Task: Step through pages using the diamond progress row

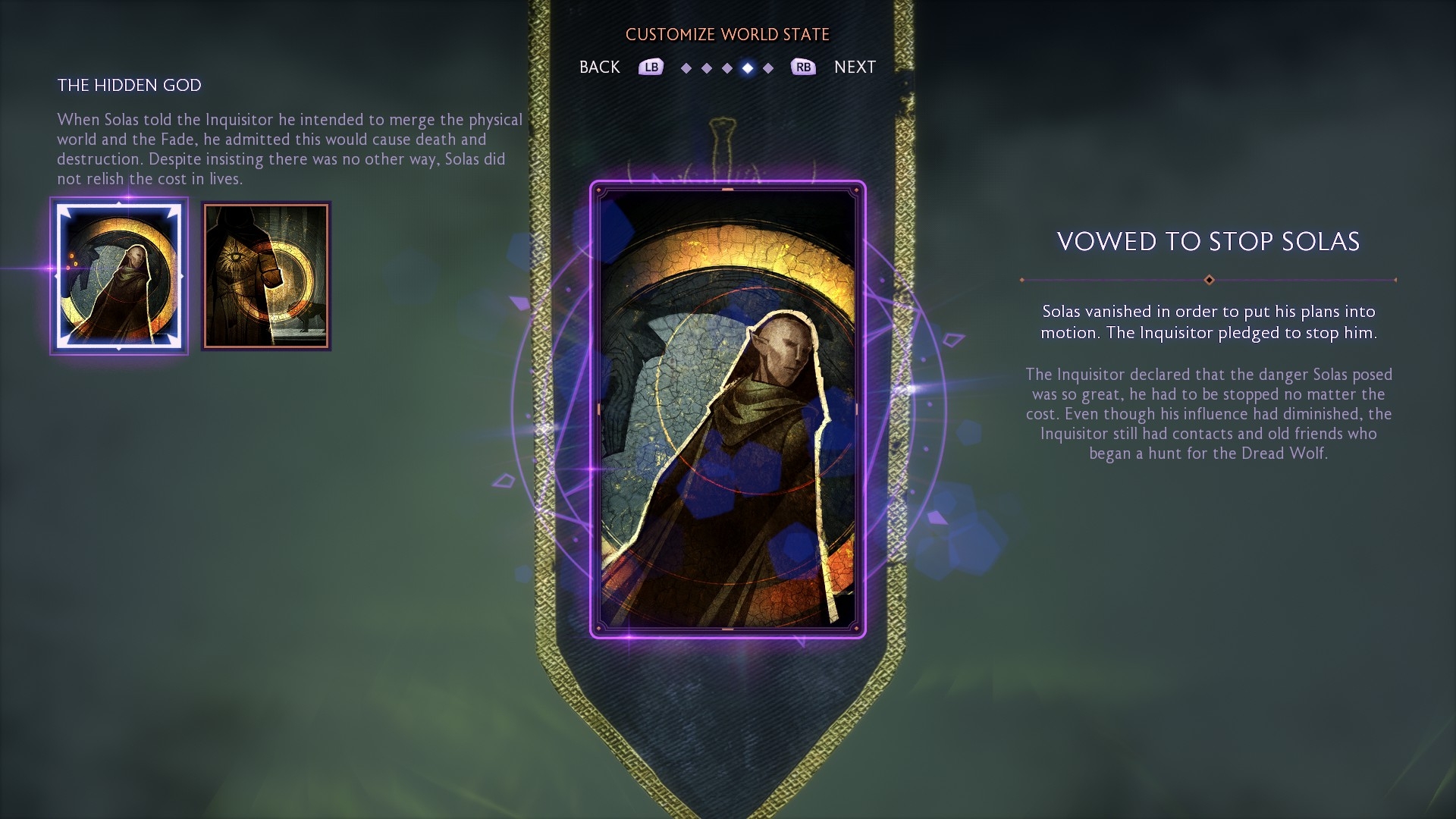Action: pyautogui.click(x=727, y=67)
